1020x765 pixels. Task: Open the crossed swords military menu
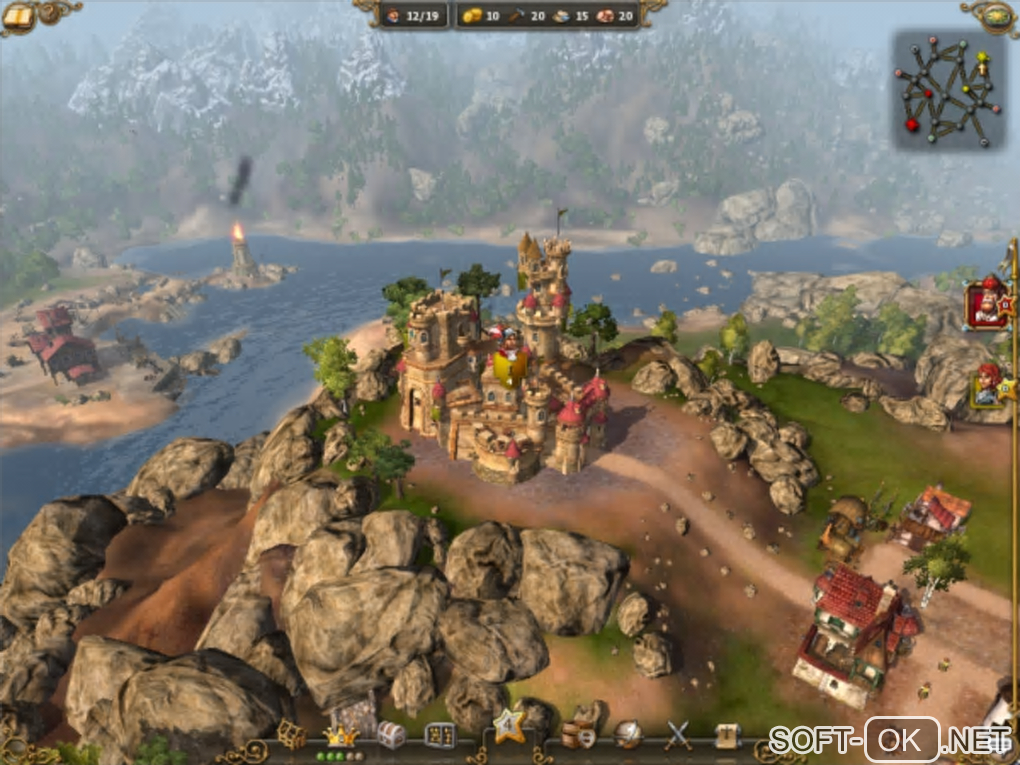pyautogui.click(x=678, y=736)
